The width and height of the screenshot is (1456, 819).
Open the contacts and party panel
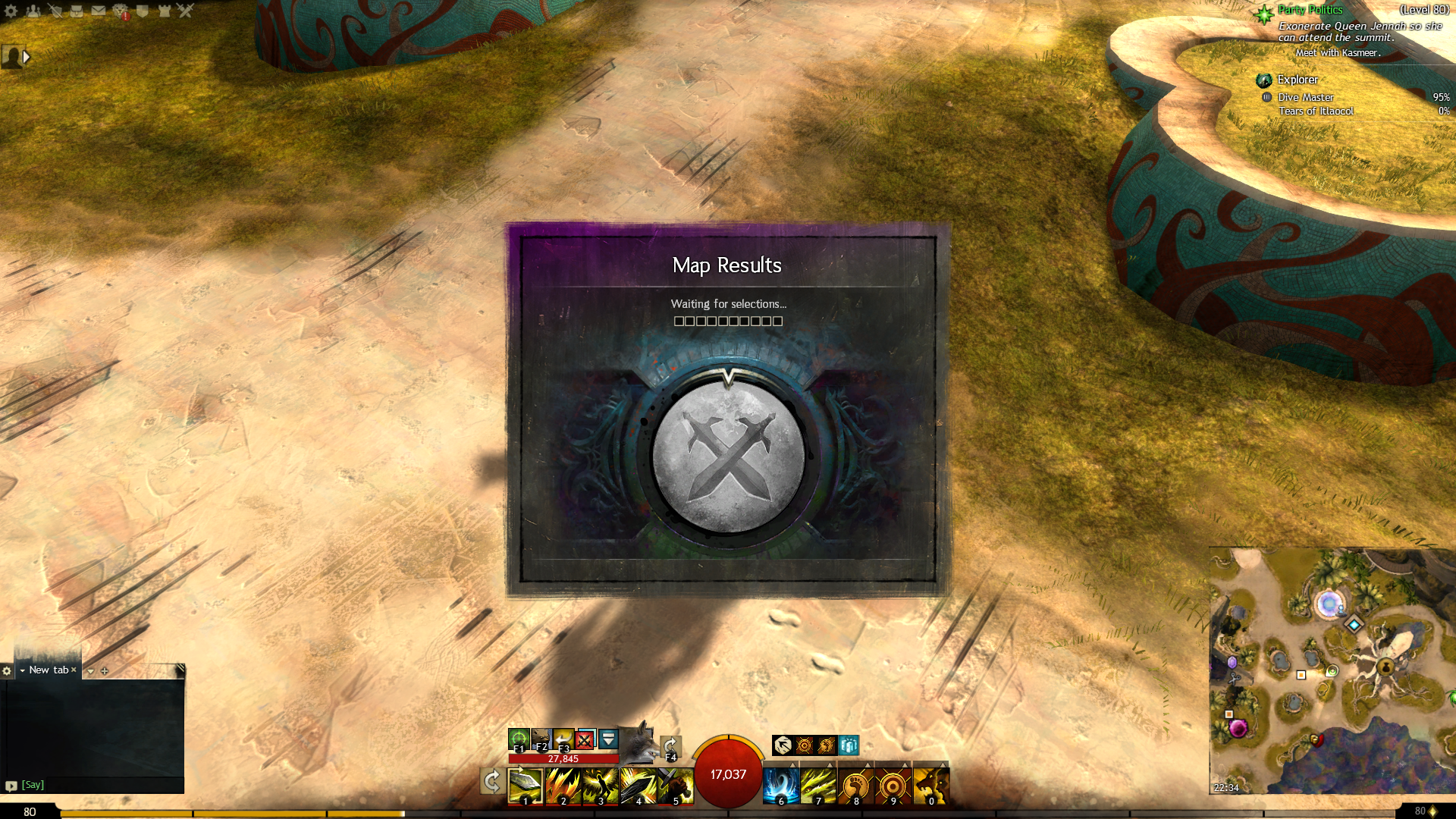tap(33, 11)
